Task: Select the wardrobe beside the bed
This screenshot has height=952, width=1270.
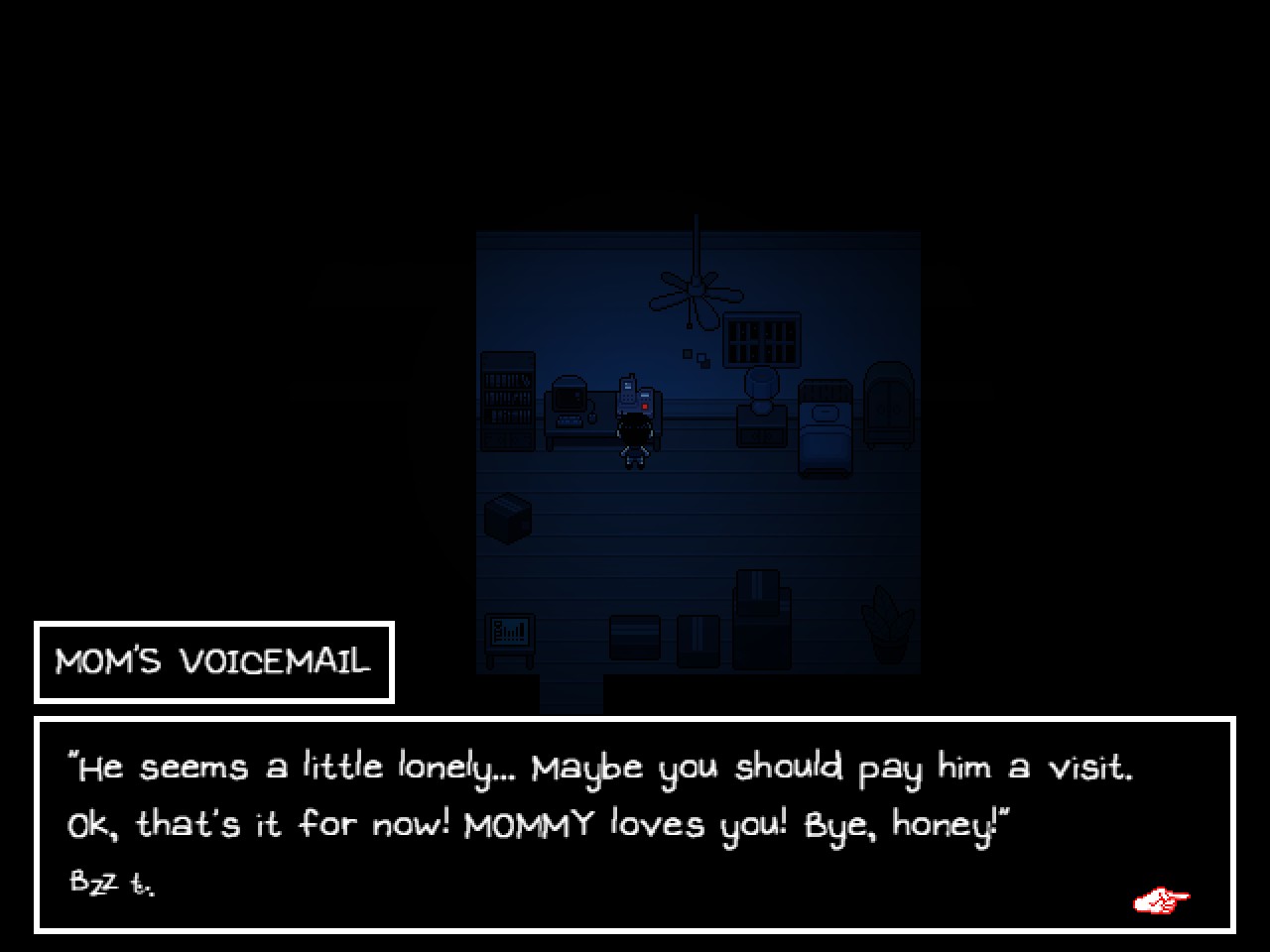Action: [x=890, y=410]
